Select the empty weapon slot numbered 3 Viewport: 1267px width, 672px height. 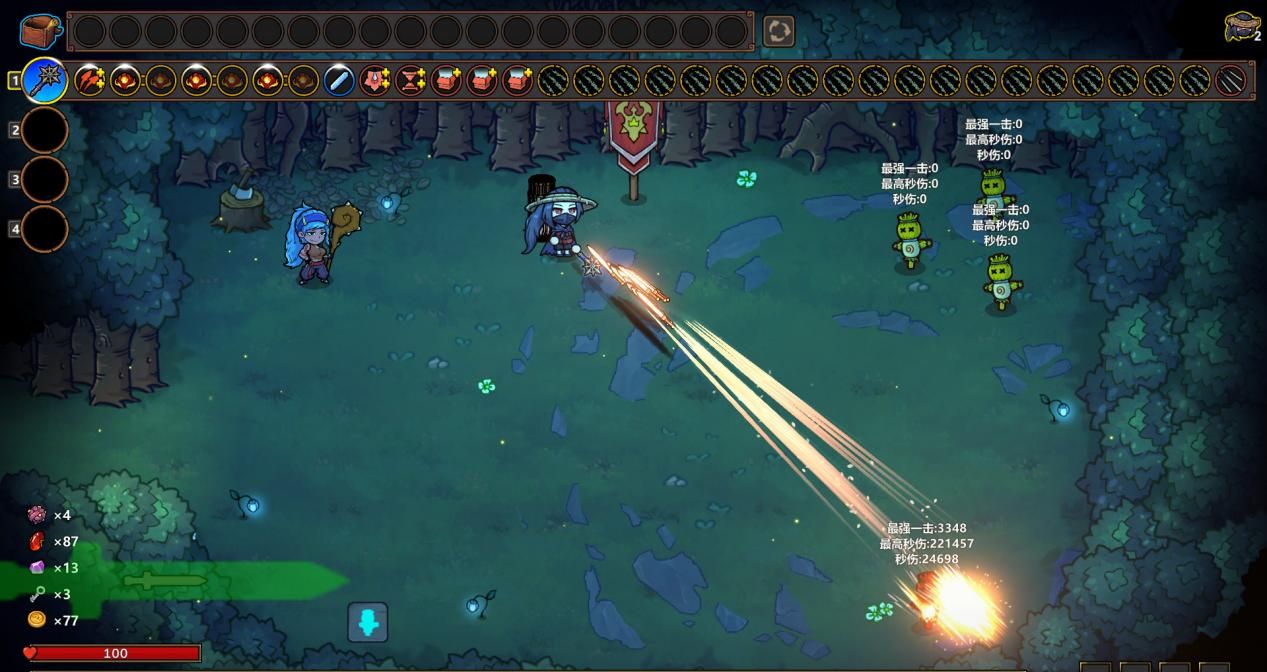pos(45,180)
